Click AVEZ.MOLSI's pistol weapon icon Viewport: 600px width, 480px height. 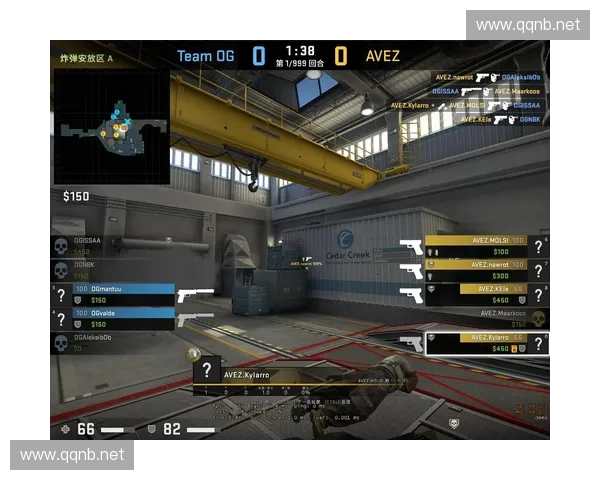[410, 245]
